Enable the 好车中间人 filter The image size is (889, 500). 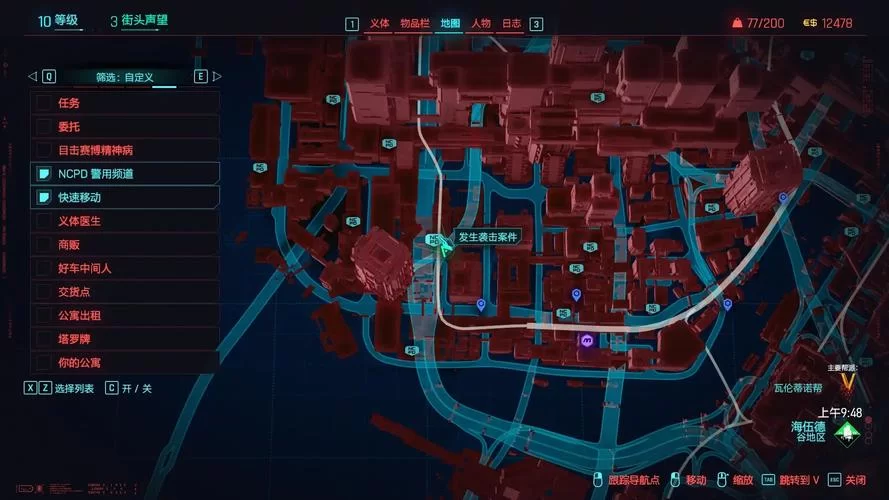(44, 268)
